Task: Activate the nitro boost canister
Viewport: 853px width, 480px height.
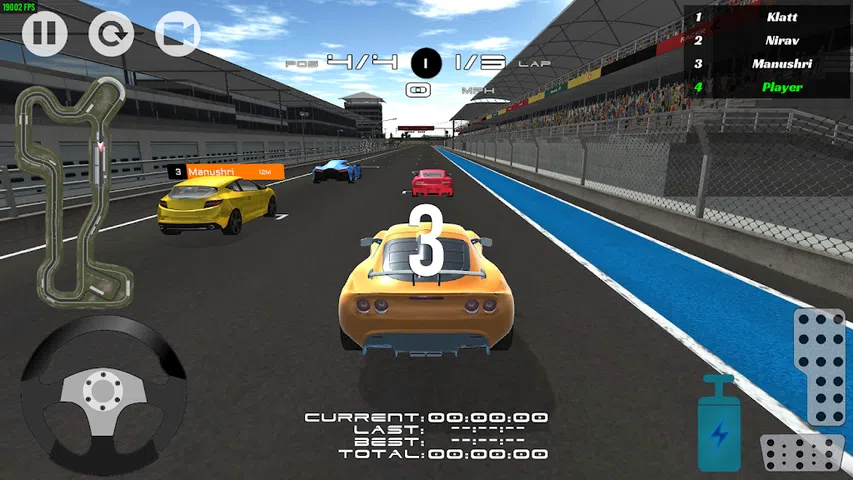Action: (x=719, y=424)
